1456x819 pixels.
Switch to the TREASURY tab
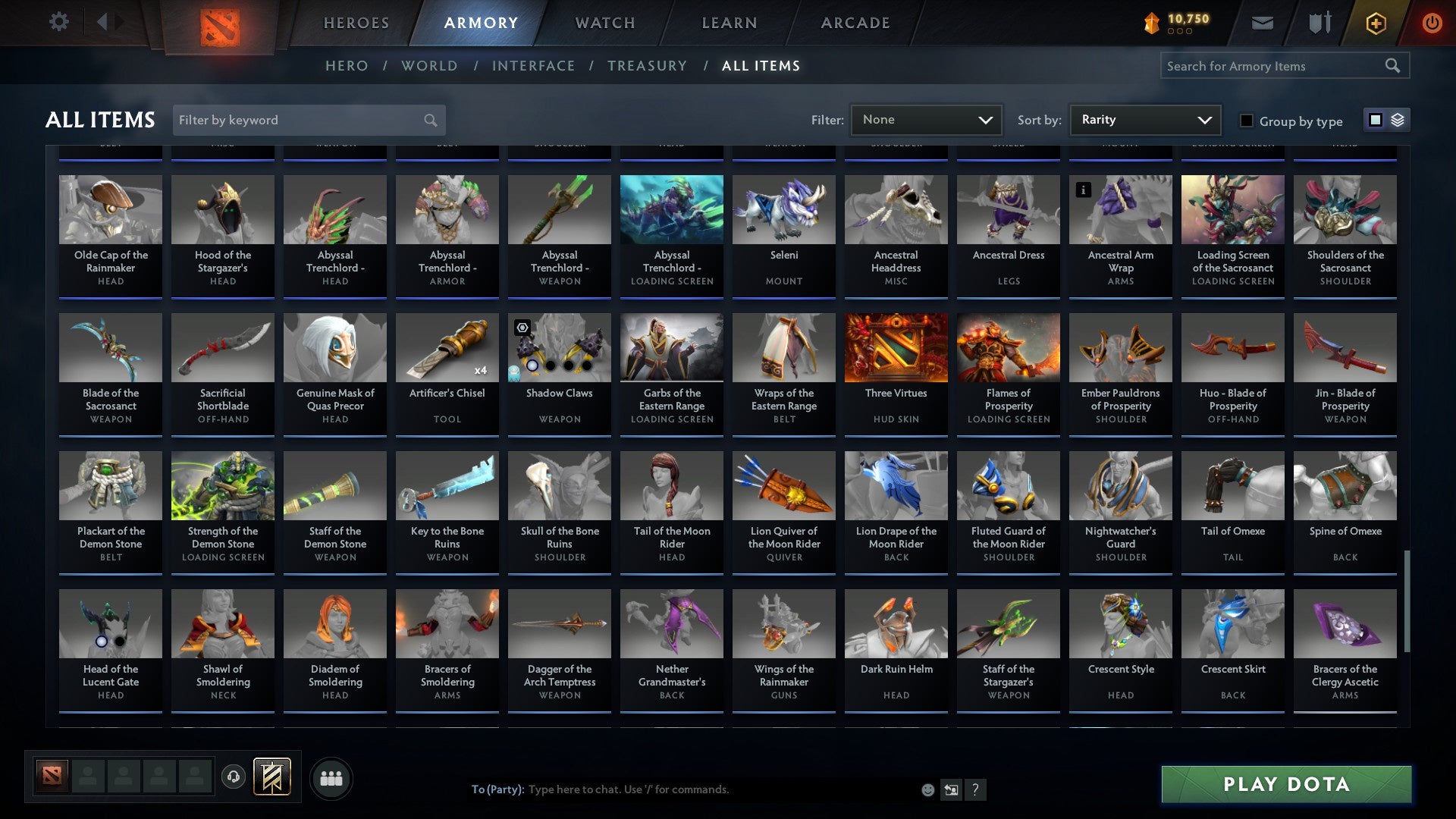pos(648,66)
